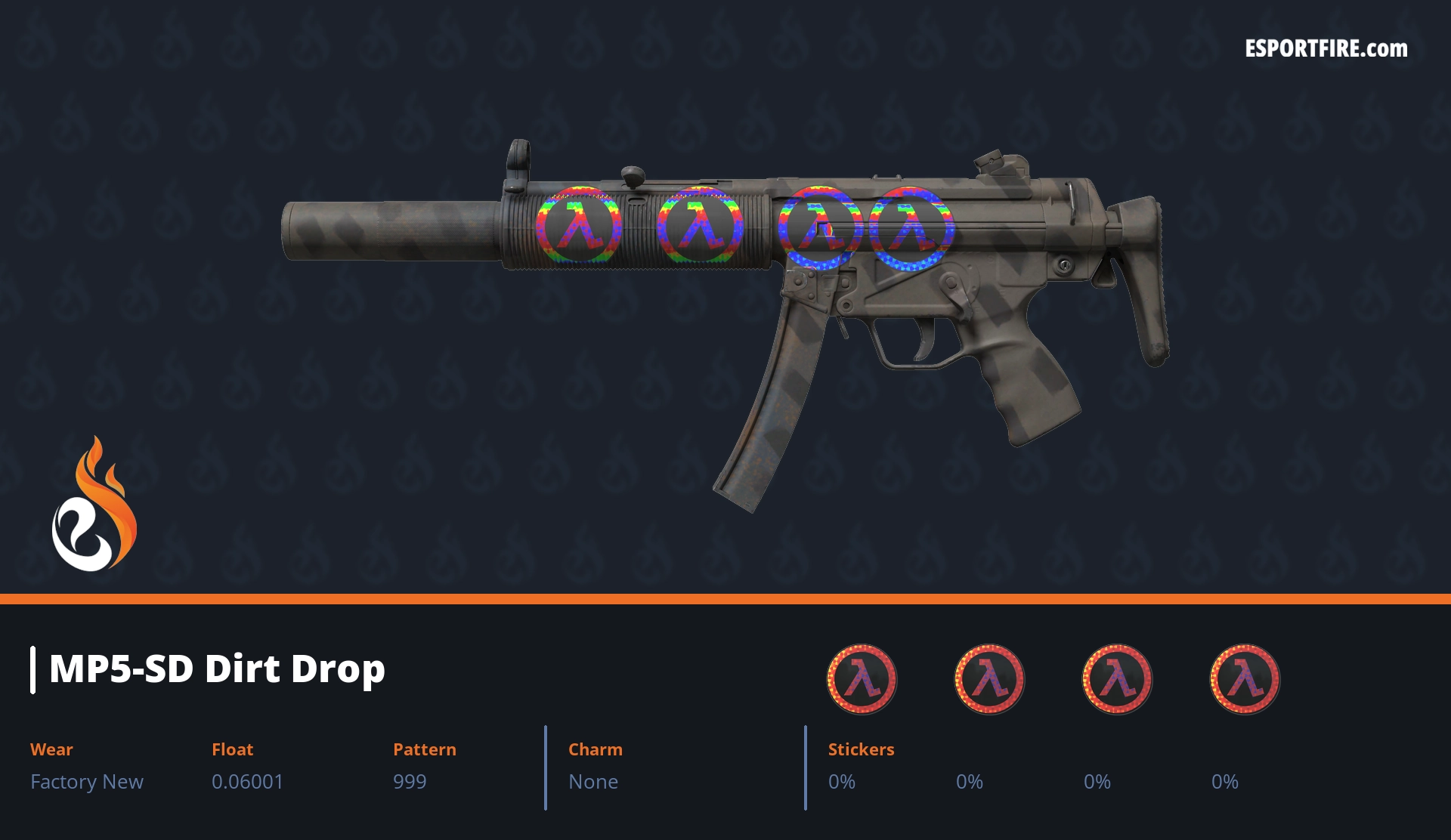The image size is (1451, 840).
Task: Click the Esportfire flame logo
Action: (94, 505)
